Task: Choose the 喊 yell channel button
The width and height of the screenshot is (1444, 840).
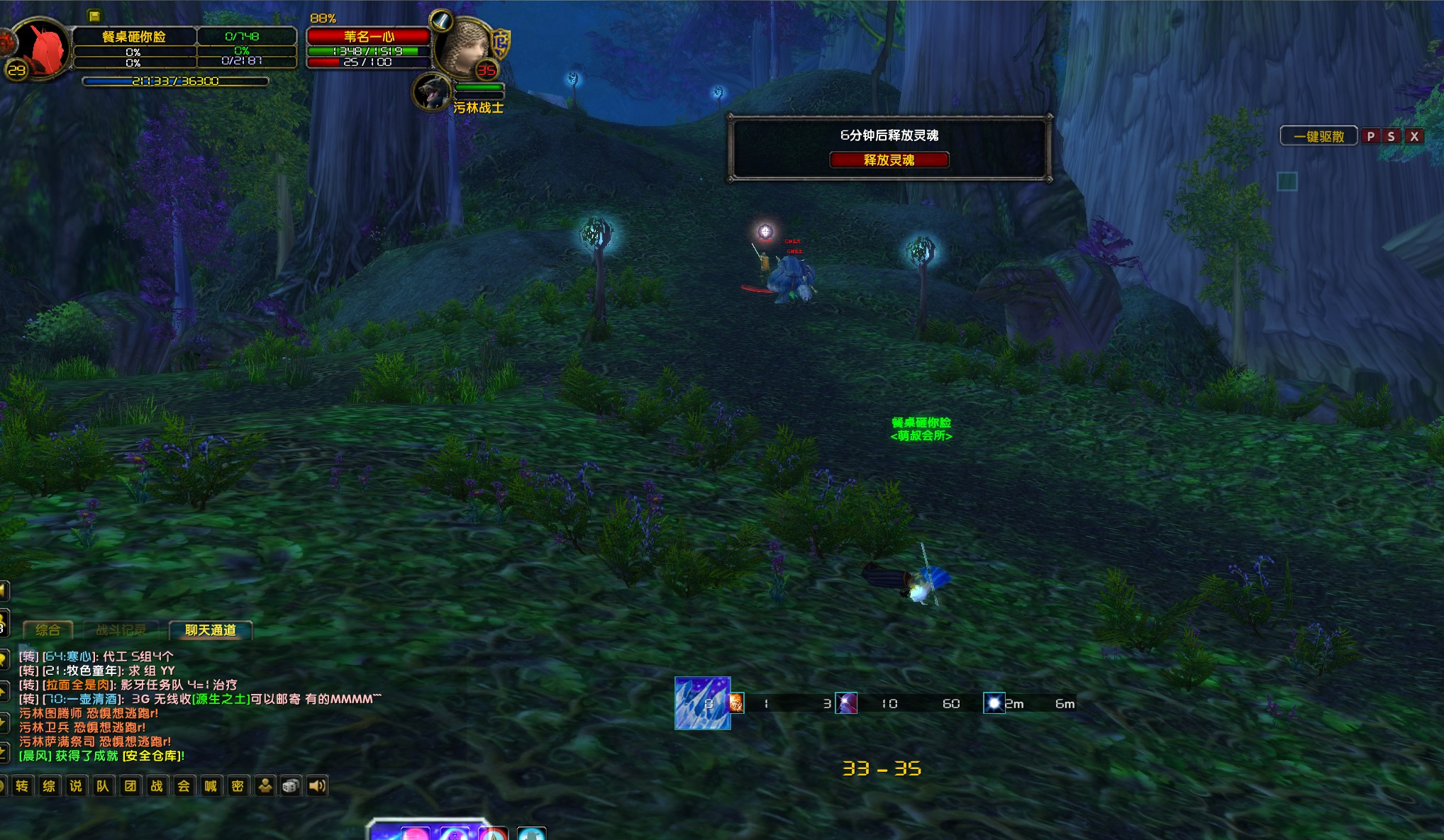Action: 211,785
